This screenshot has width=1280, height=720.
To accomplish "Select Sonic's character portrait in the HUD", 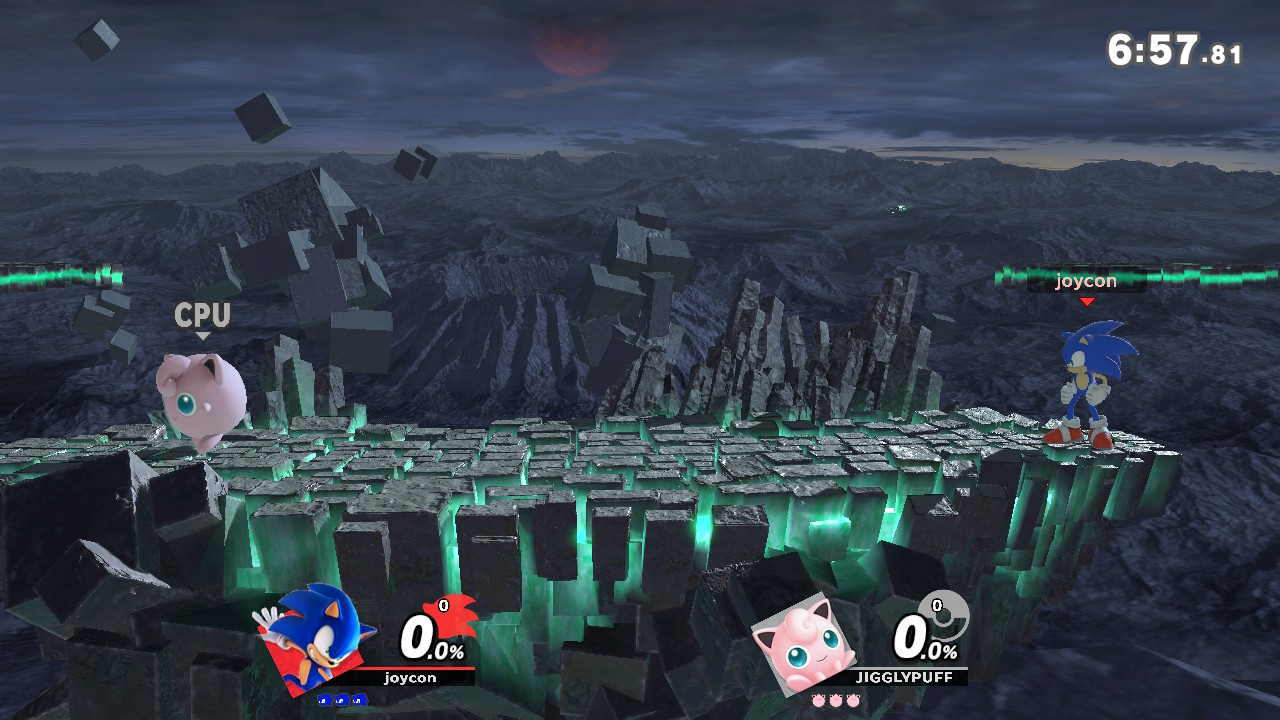I will pos(317,635).
